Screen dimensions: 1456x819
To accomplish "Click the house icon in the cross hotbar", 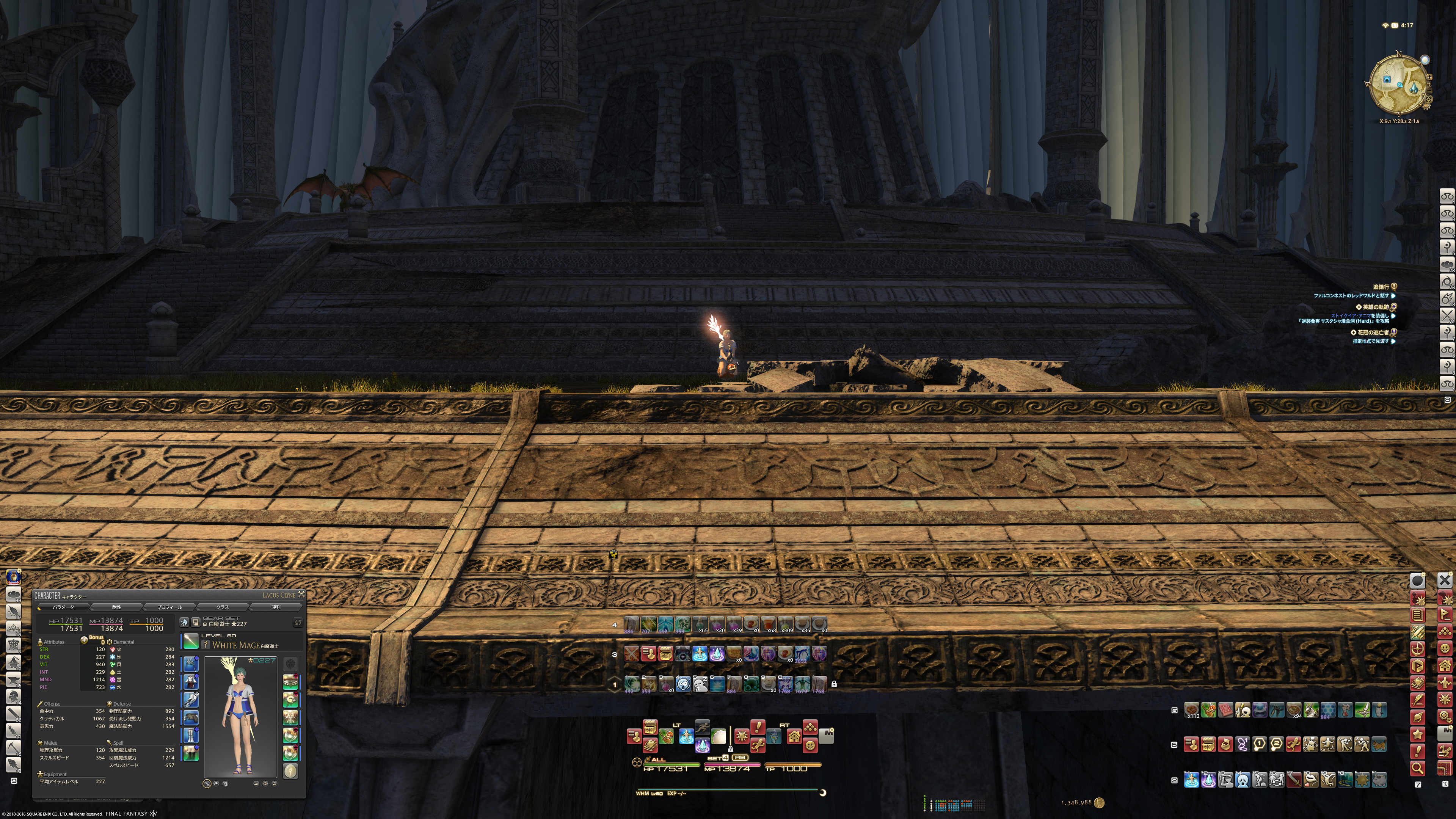I will point(794,736).
